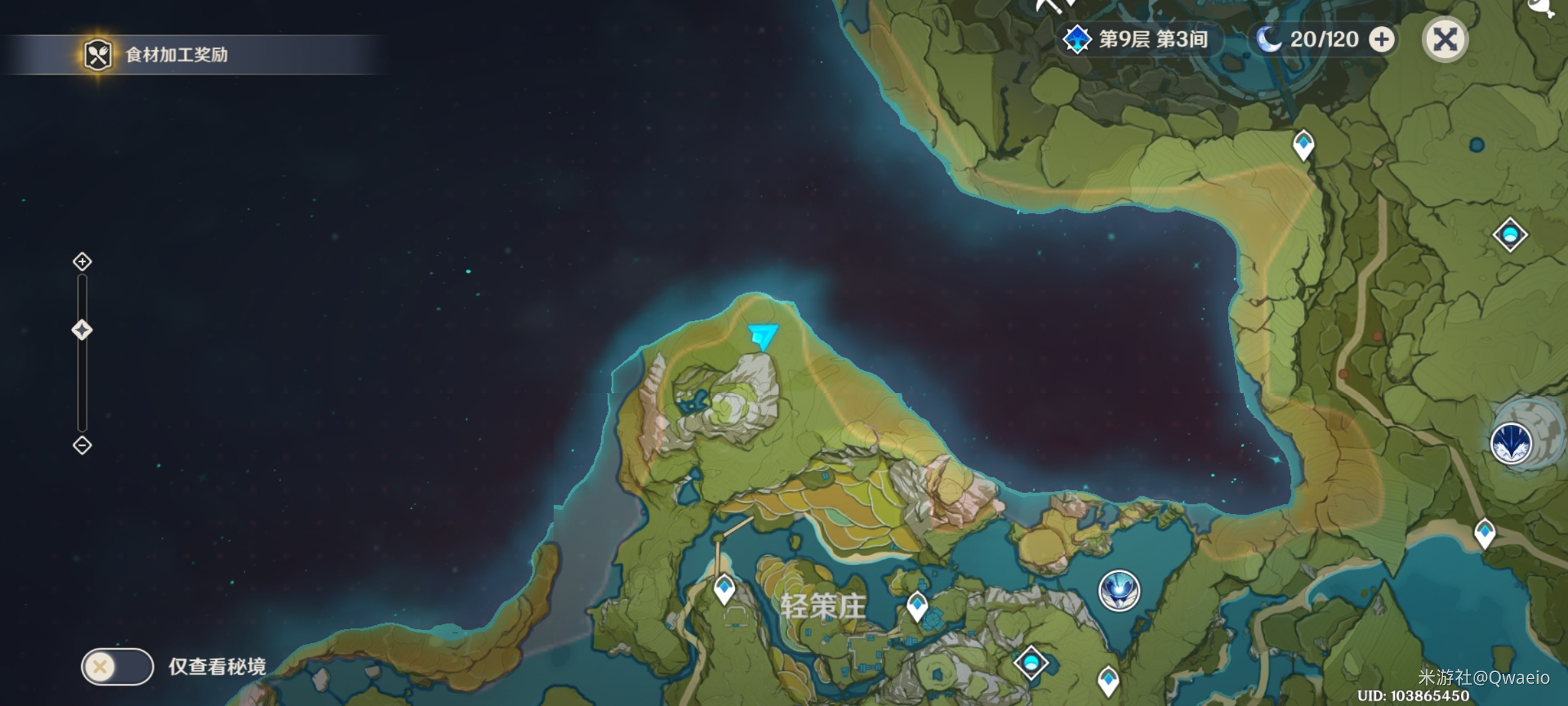Image resolution: width=1568 pixels, height=706 pixels.
Task: Select the waypoint beside the Spiral Abyss indicator
Action: click(x=1303, y=144)
